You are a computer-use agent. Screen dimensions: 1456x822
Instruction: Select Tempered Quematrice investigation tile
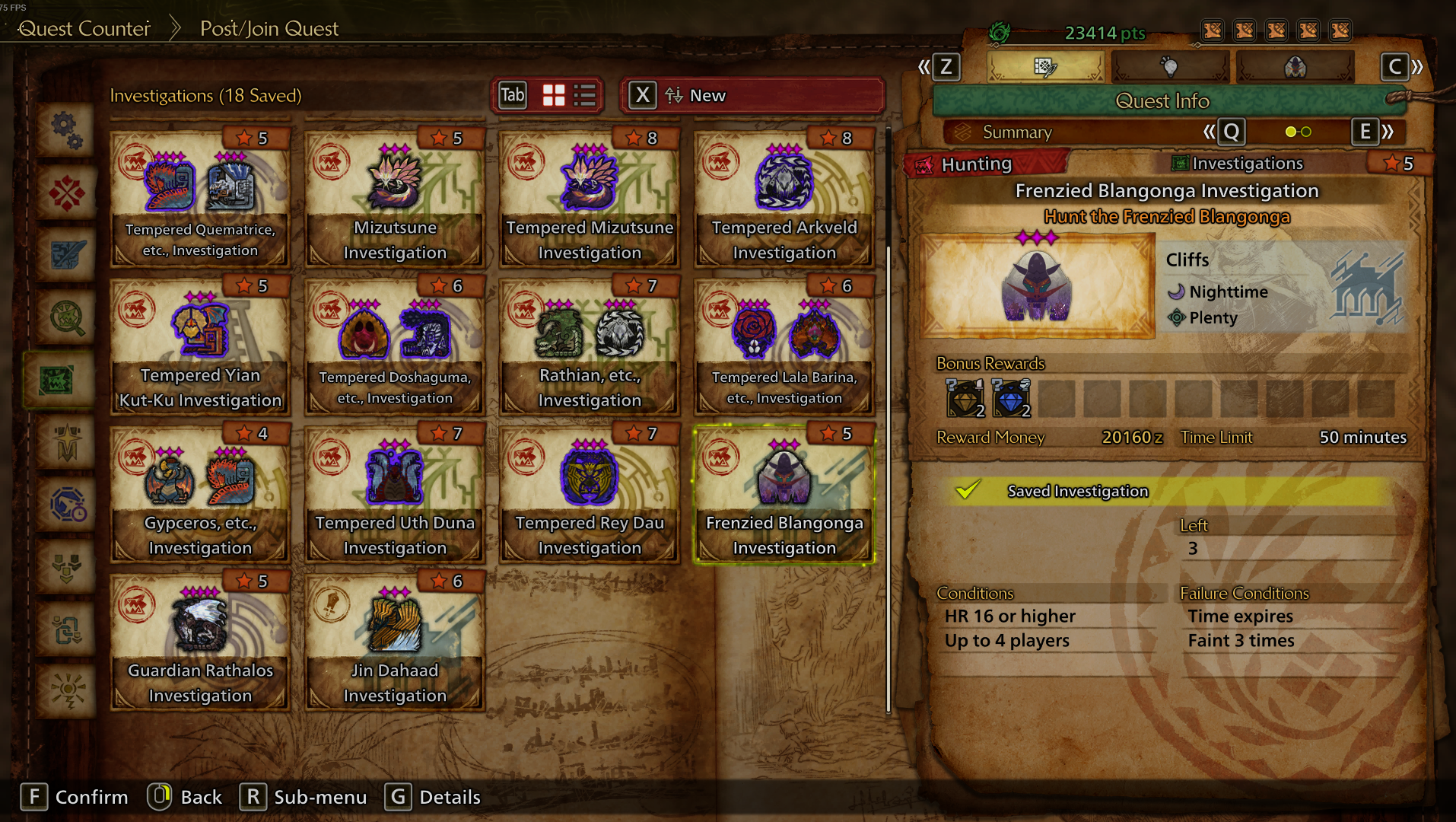[x=200, y=199]
